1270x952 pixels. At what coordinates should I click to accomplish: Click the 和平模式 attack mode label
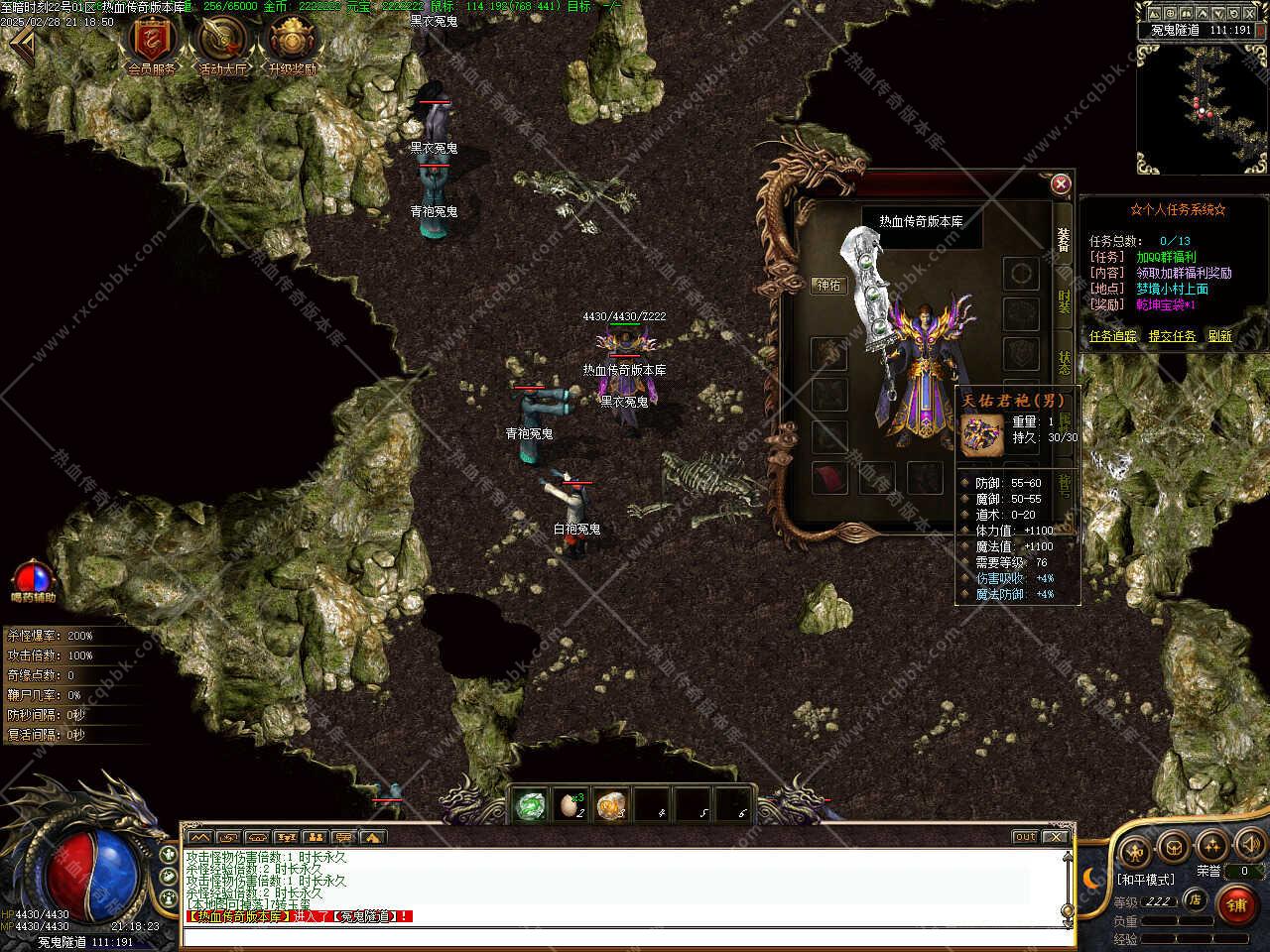tap(1145, 880)
